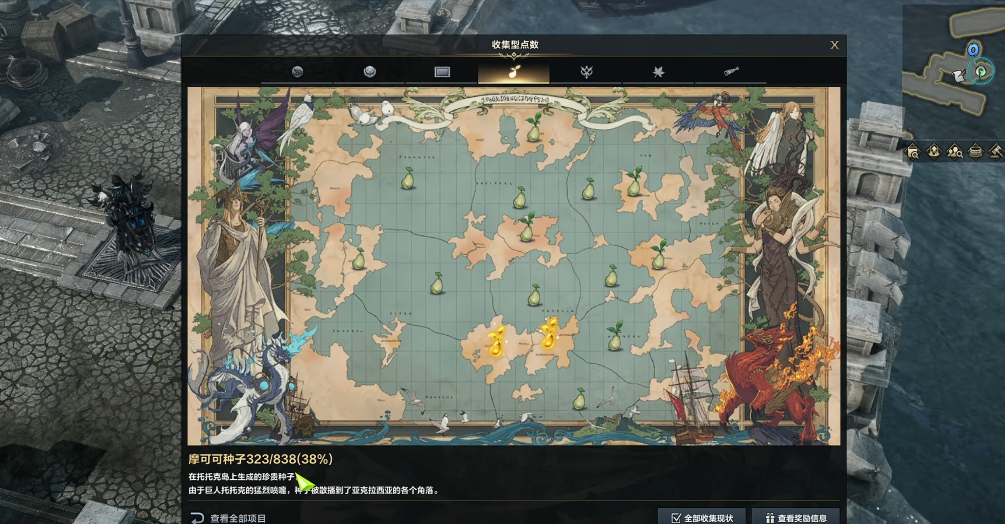Open the storage chest icon below the minimap
The image size is (1005, 524).
click(x=975, y=152)
